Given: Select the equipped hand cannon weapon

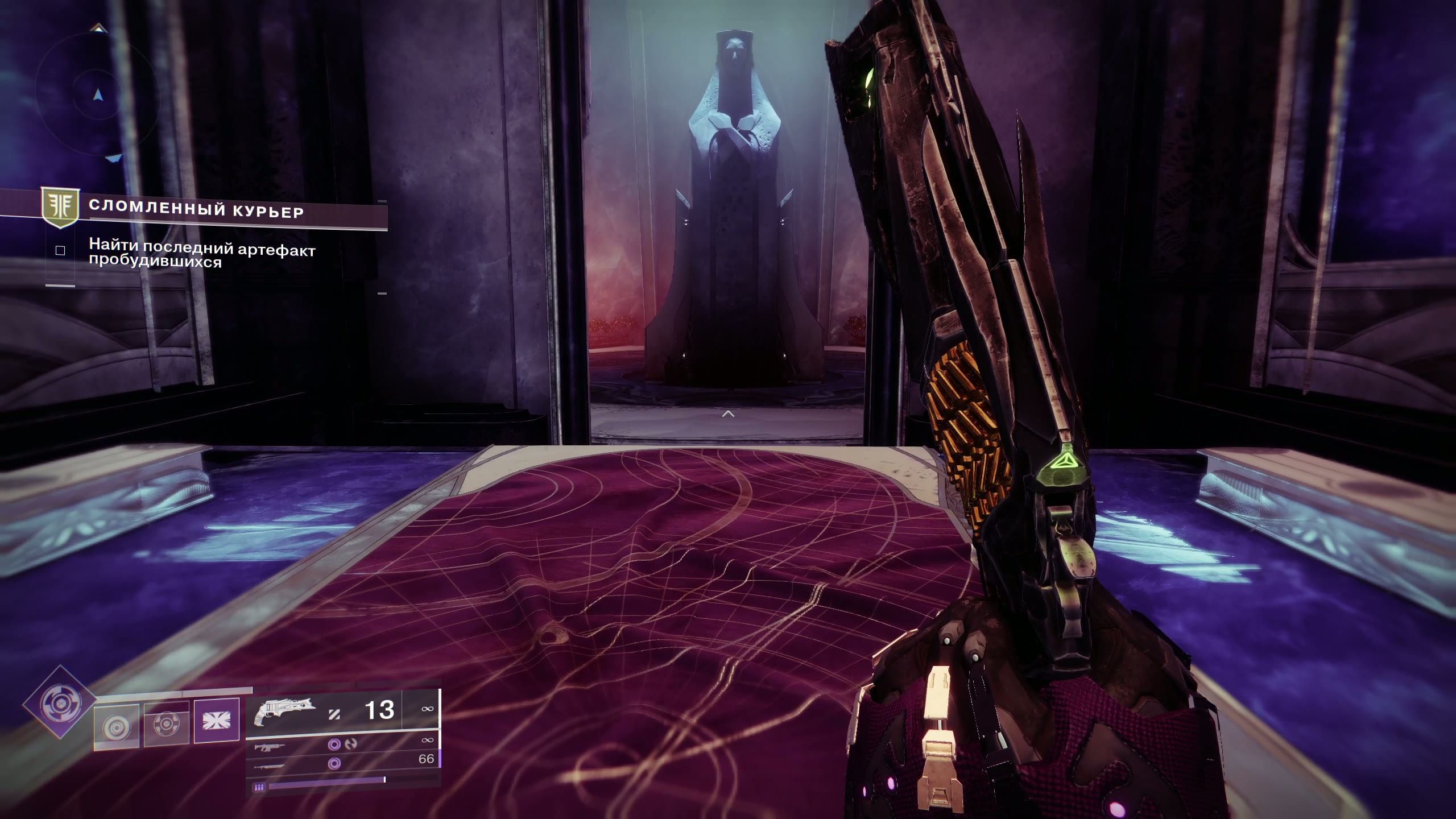Looking at the screenshot, I should coord(283,712).
